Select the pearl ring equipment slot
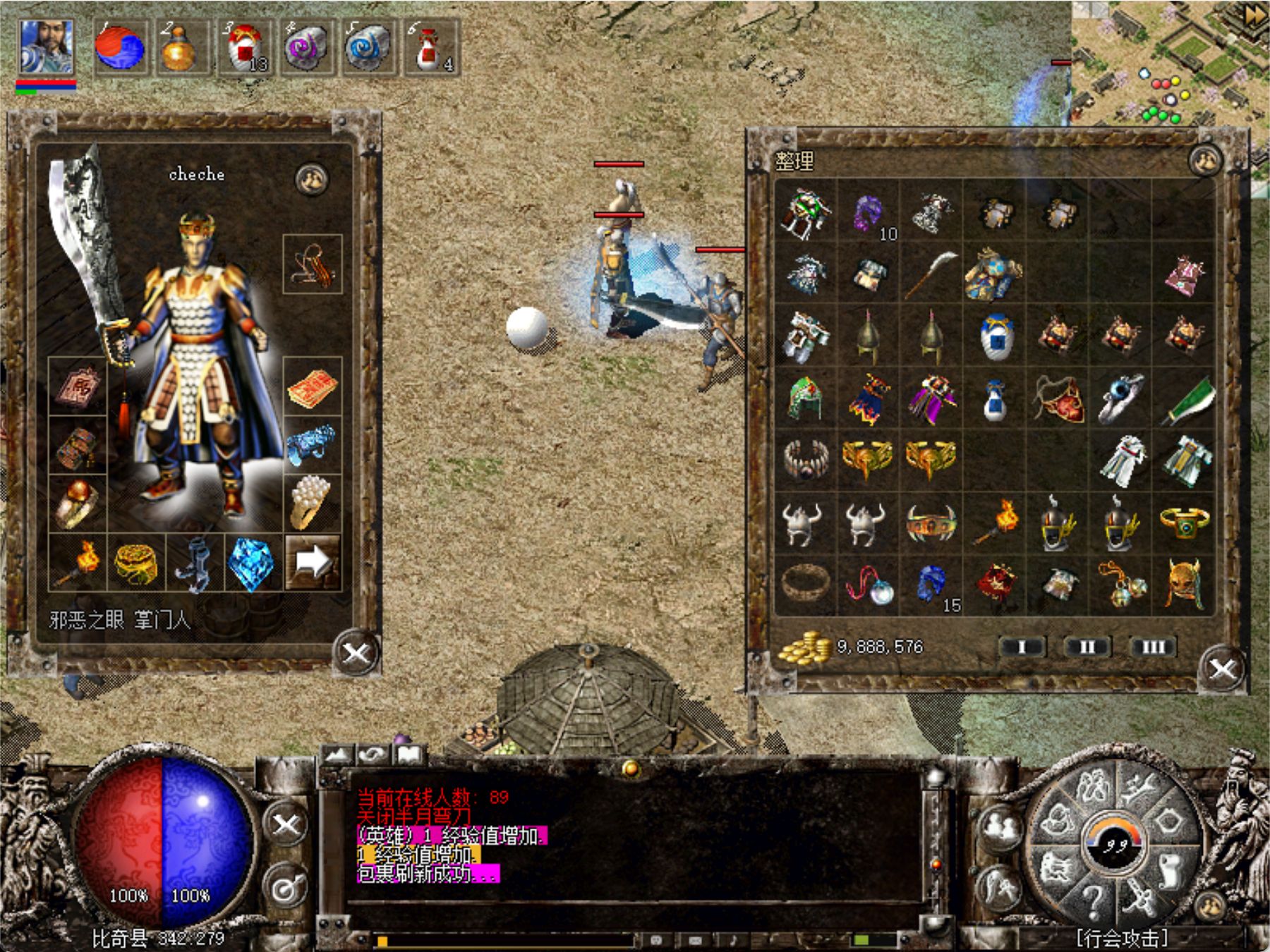This screenshot has height=952, width=1270. [311, 502]
